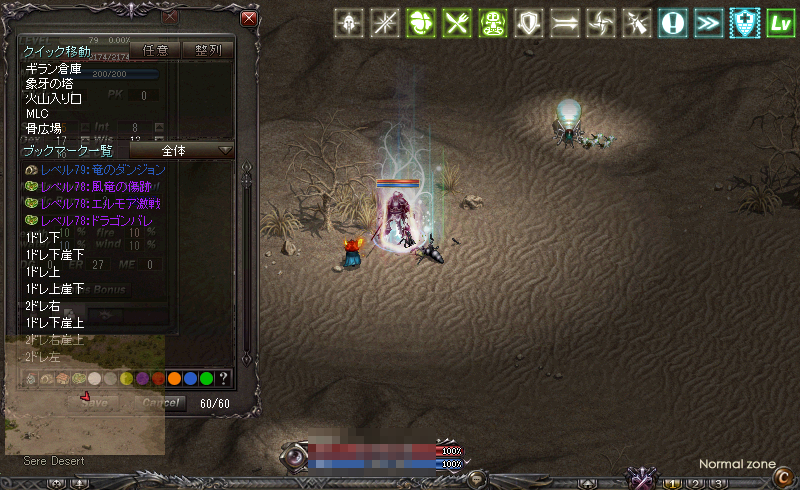
Task: Click the question mark help icon
Action: click(224, 378)
